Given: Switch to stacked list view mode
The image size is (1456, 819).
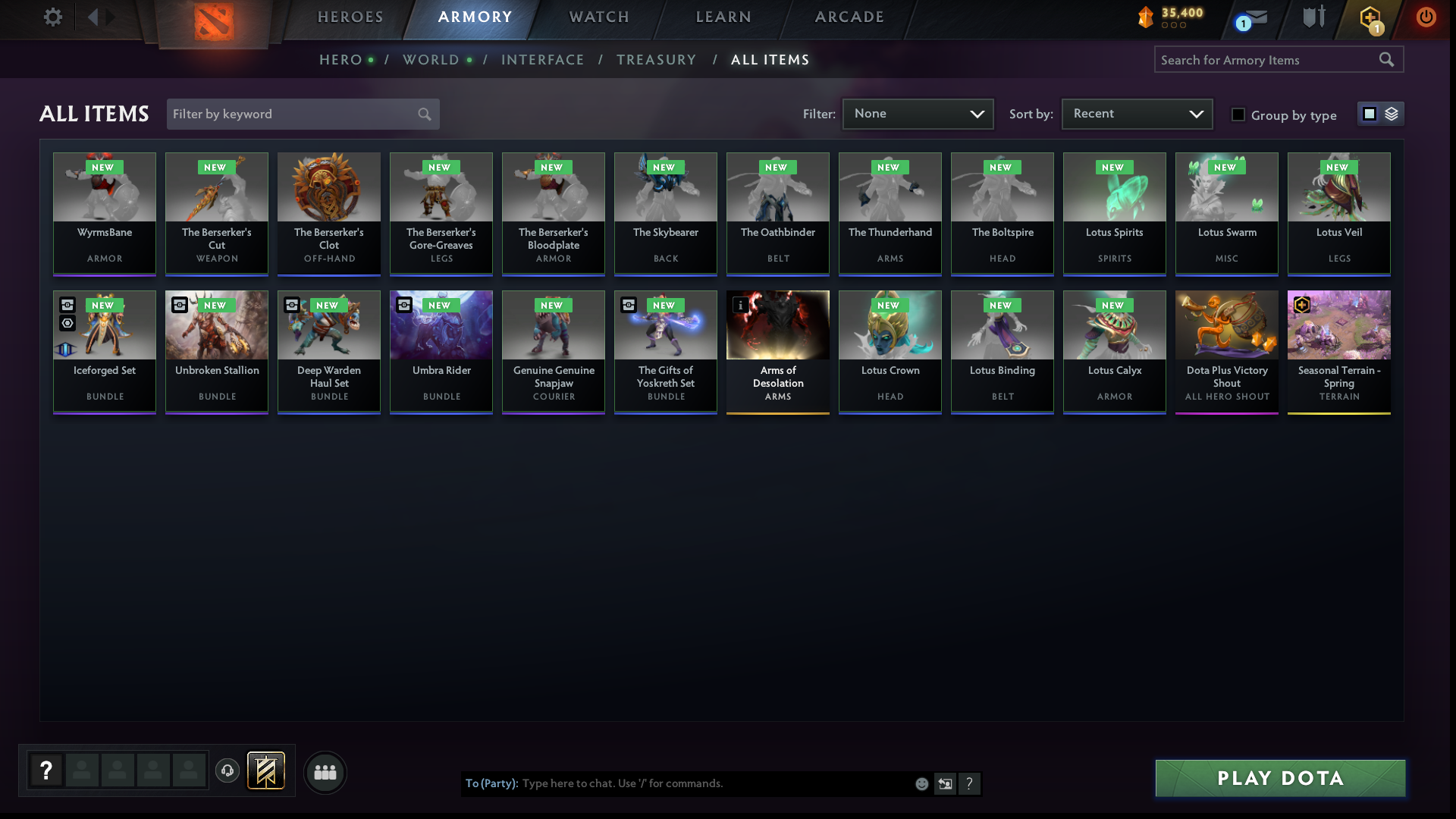Looking at the screenshot, I should [1391, 114].
